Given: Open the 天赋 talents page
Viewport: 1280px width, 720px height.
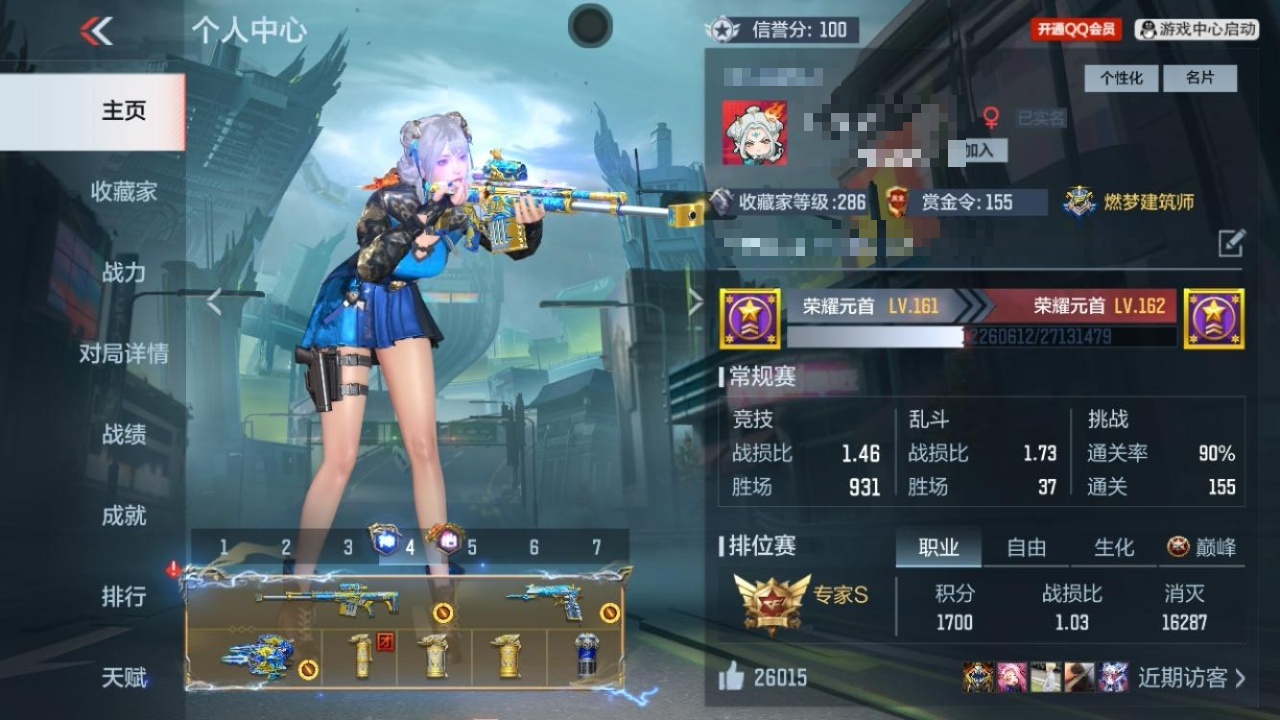Looking at the screenshot, I should click(124, 677).
